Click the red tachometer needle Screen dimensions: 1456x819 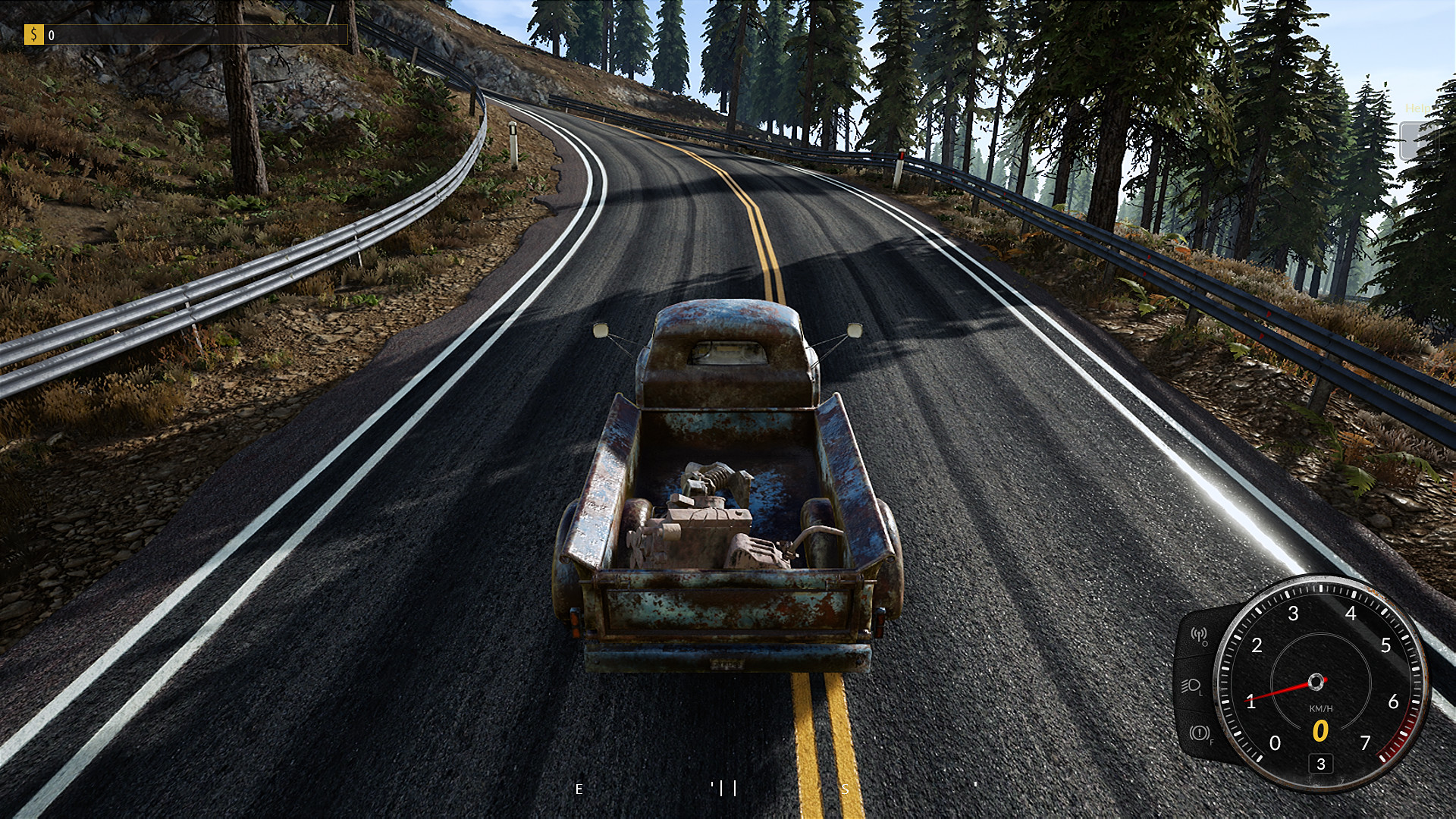[x=1276, y=692]
